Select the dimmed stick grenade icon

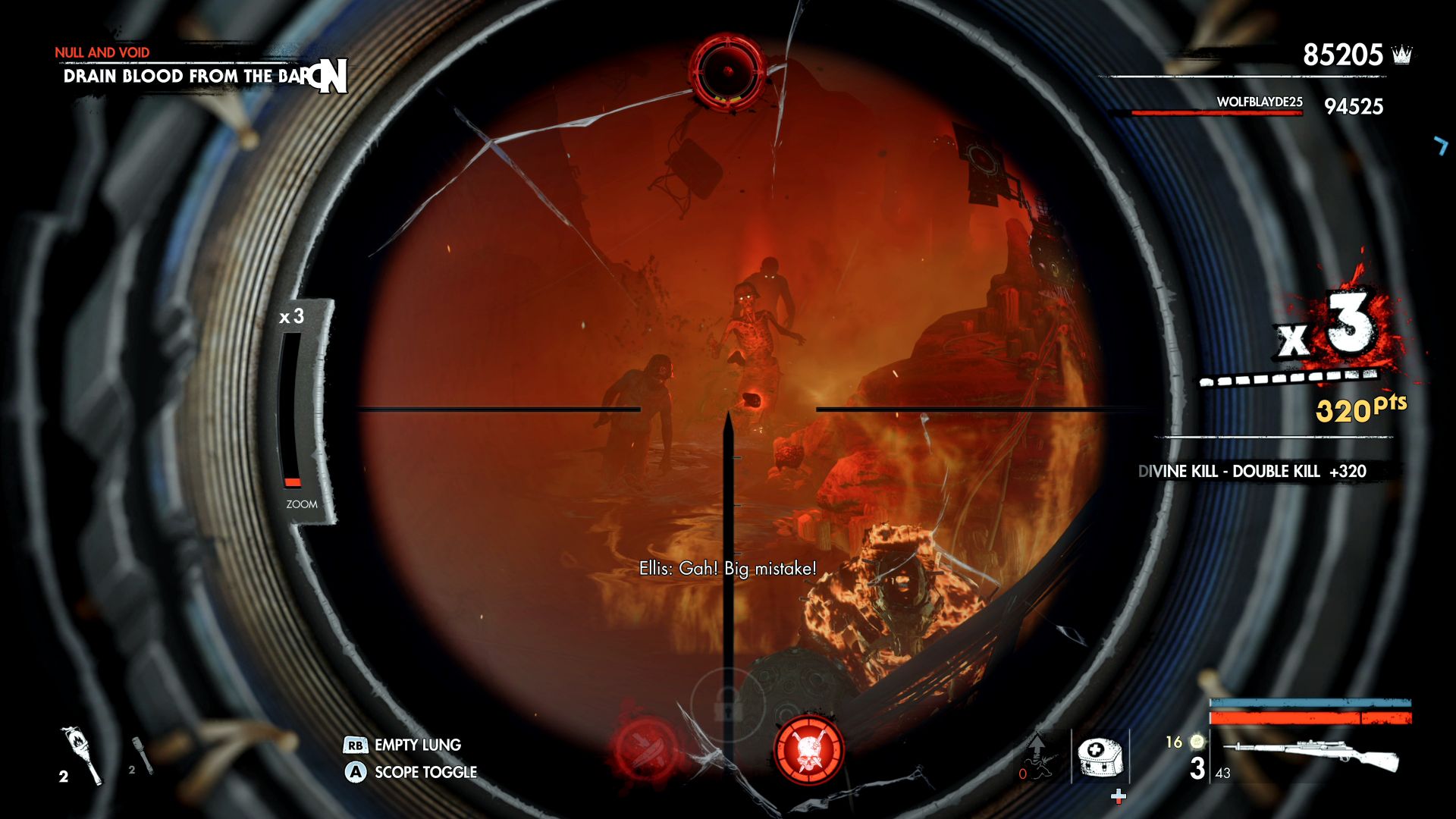pyautogui.click(x=142, y=755)
